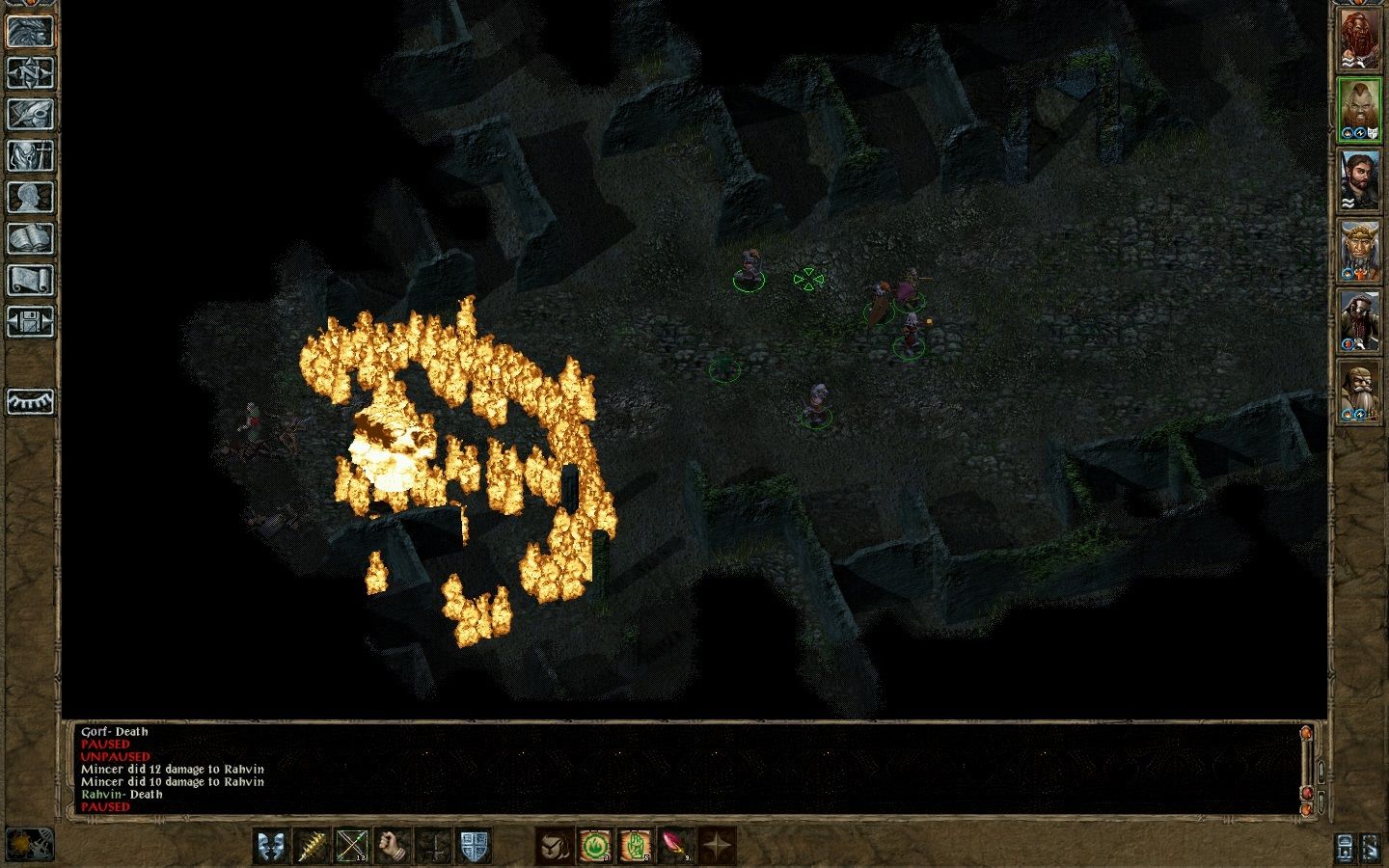Select the red-bearded dwarf portrait at the top
The image size is (1389, 868).
click(1359, 40)
